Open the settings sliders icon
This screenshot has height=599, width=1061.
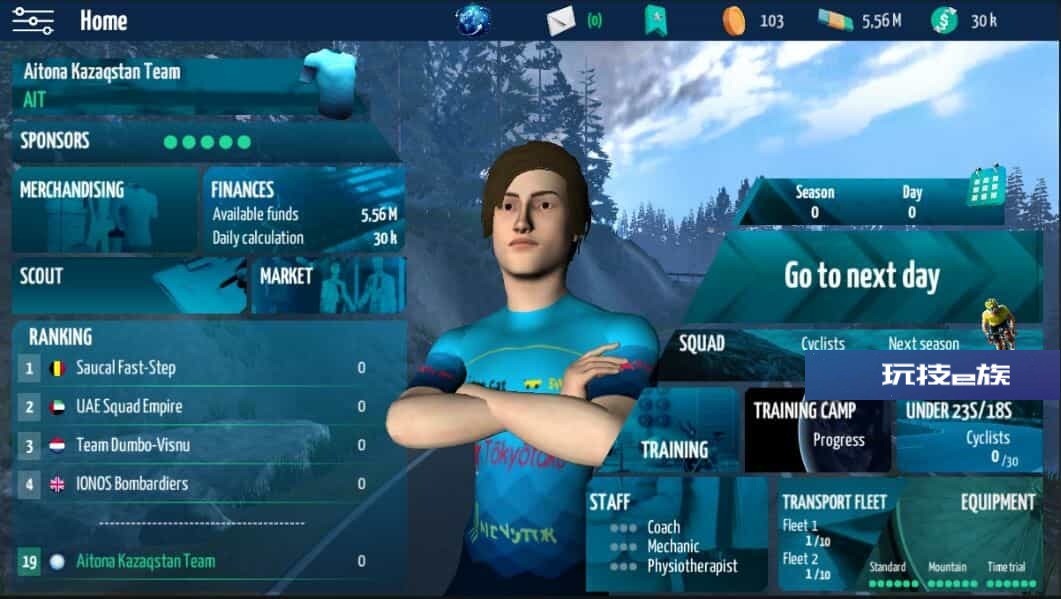(33, 20)
